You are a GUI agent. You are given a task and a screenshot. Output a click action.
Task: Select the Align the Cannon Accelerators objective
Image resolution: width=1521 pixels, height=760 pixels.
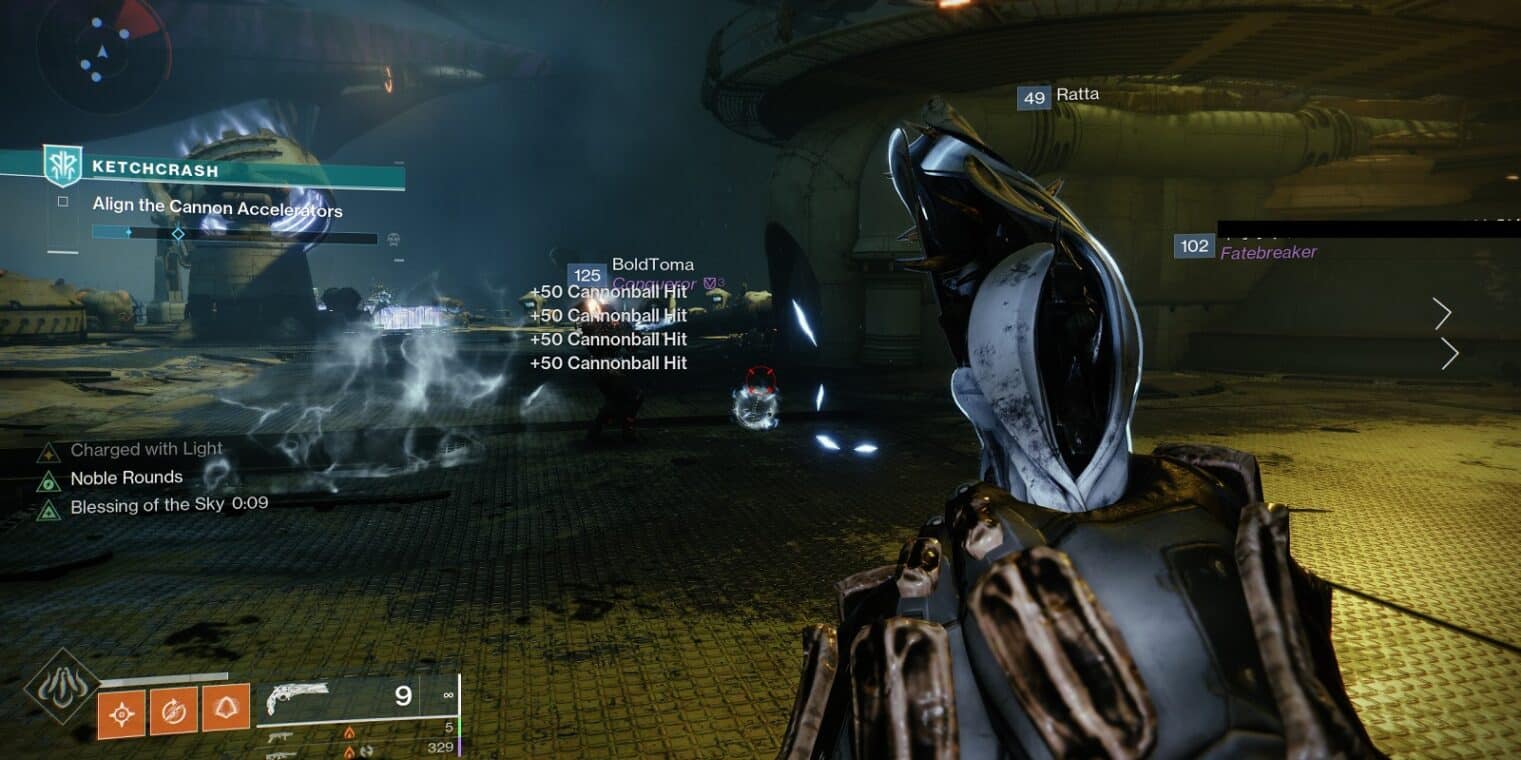(x=217, y=209)
